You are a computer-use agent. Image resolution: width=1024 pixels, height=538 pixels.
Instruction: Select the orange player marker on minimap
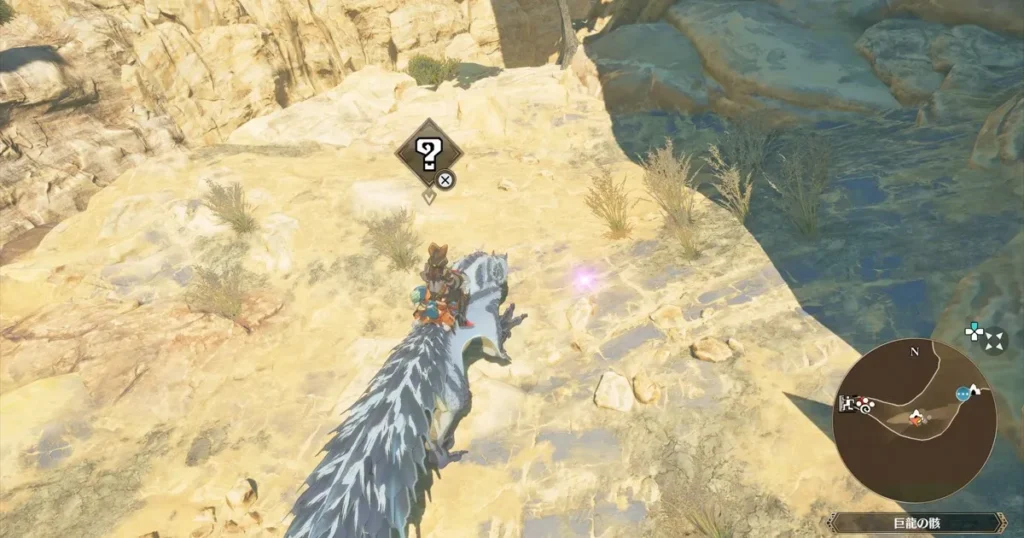tap(916, 420)
